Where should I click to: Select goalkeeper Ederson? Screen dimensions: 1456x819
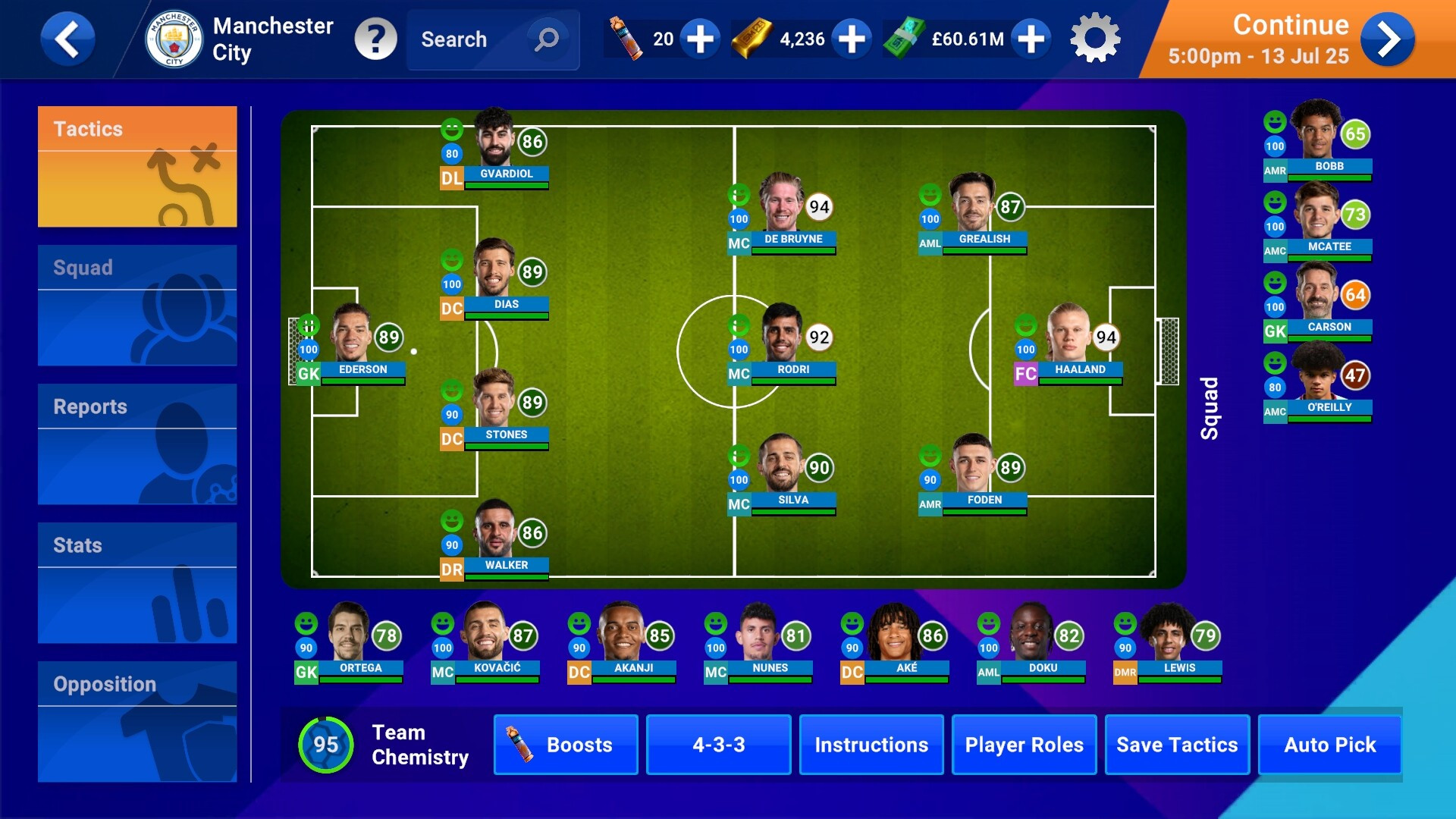tap(351, 341)
